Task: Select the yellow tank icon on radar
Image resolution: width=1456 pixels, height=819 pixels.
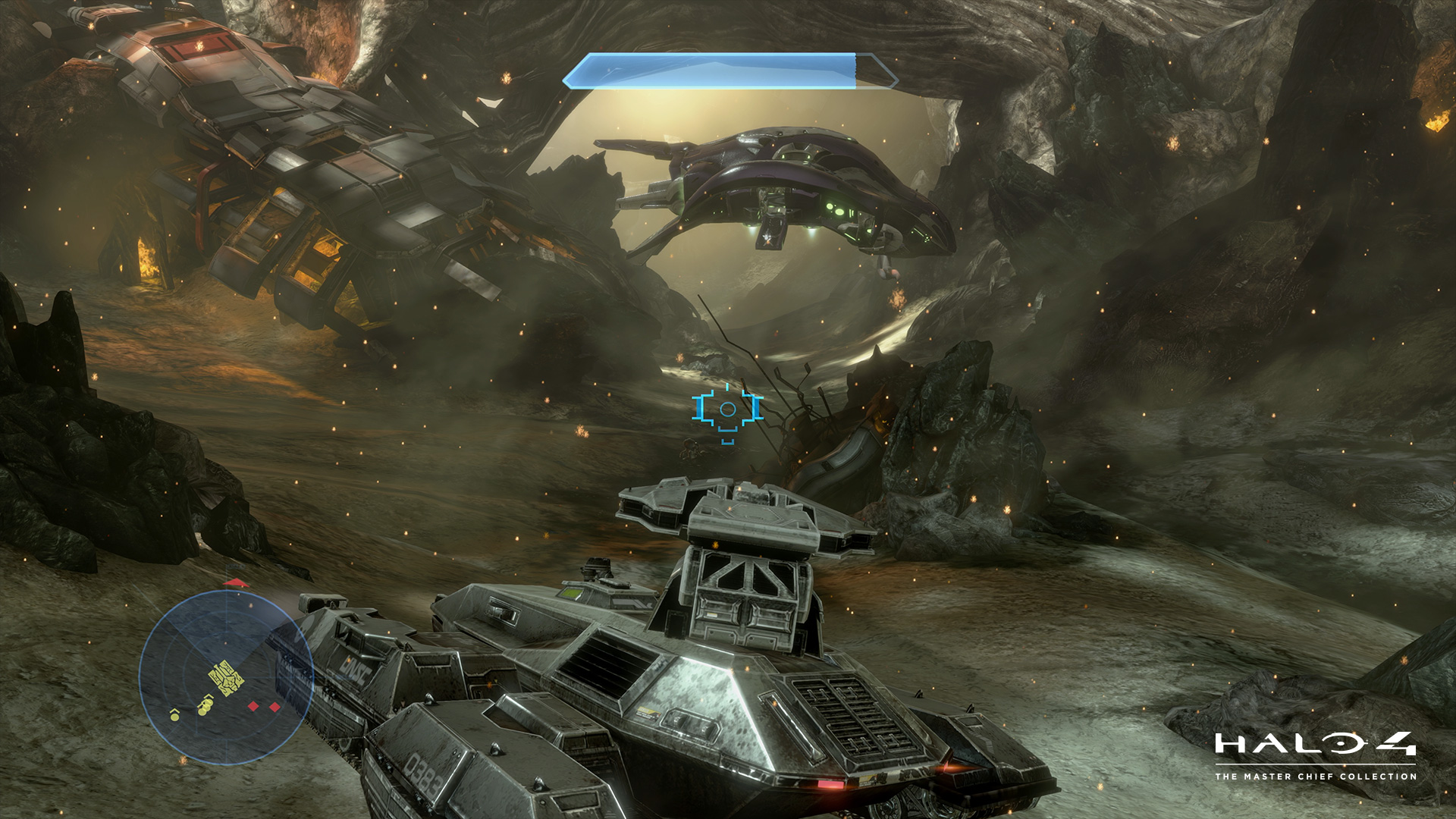Action: 227,677
